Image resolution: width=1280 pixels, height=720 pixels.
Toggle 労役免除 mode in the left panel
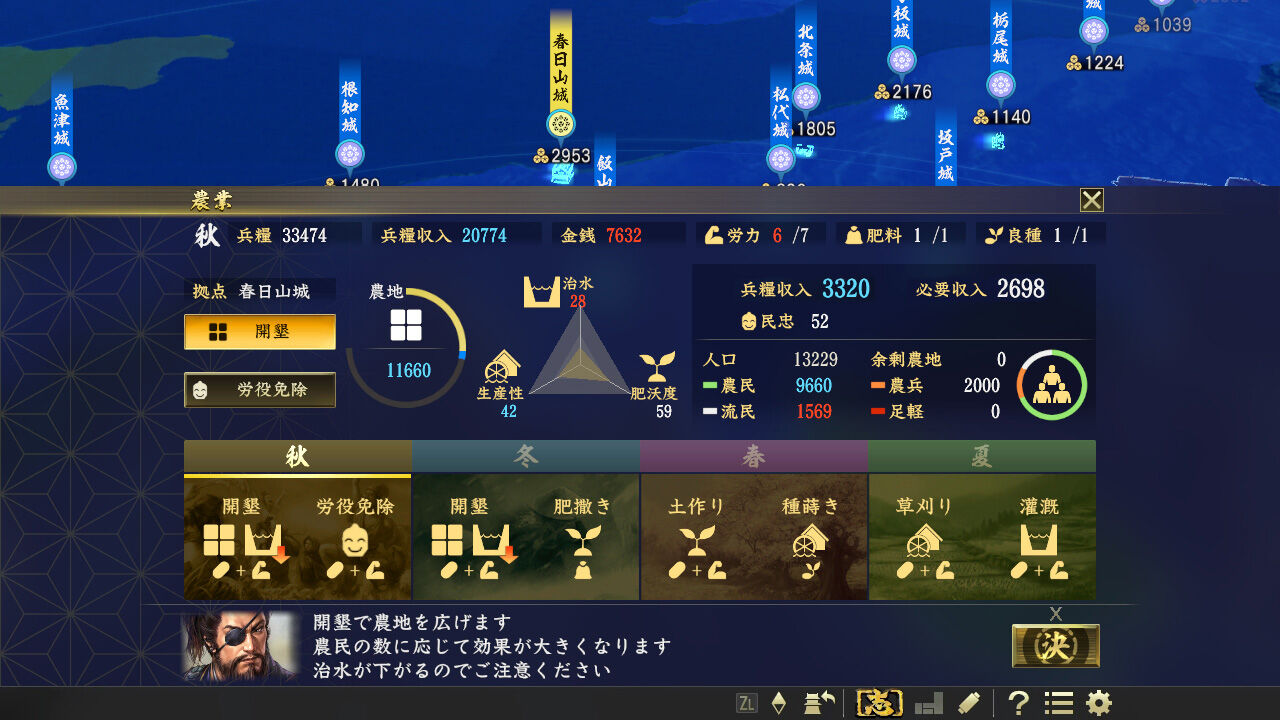pyautogui.click(x=259, y=390)
